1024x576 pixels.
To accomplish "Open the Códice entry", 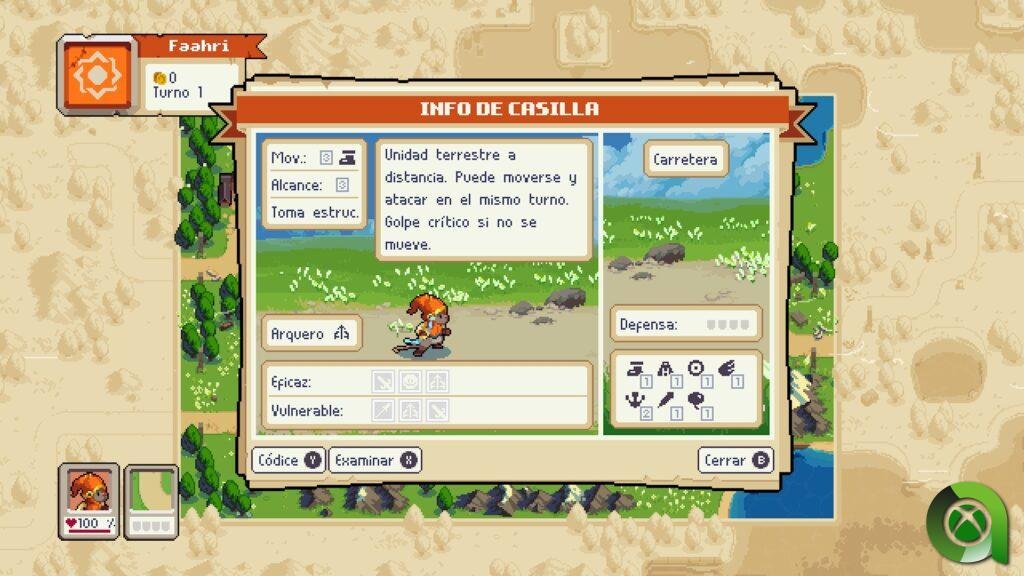I will [289, 460].
